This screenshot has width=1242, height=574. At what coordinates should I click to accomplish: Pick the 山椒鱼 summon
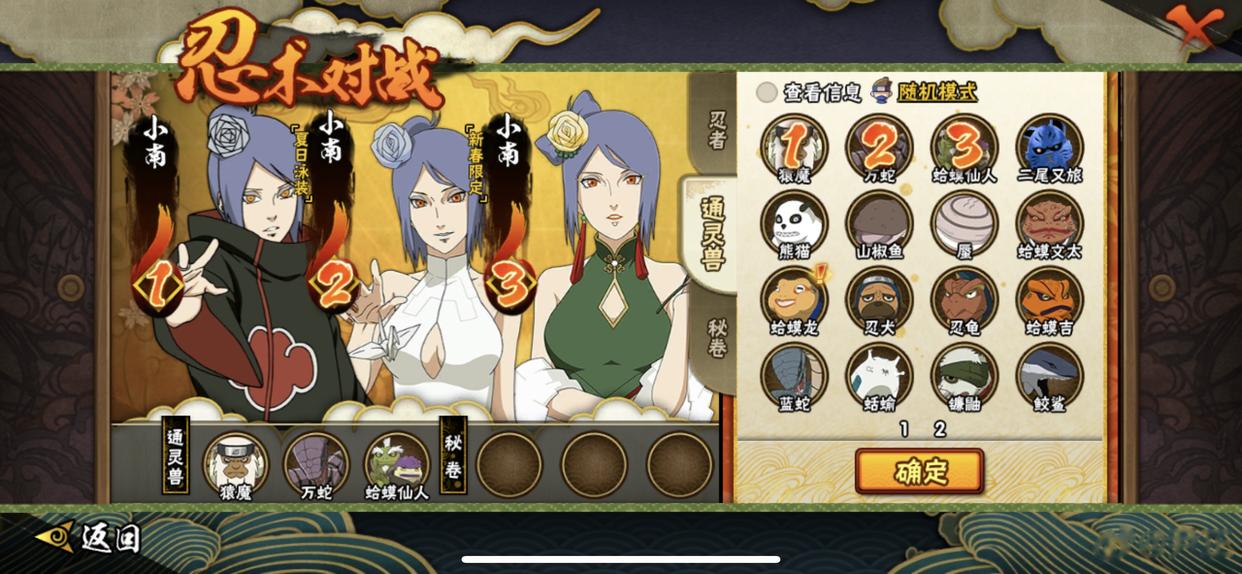(879, 221)
